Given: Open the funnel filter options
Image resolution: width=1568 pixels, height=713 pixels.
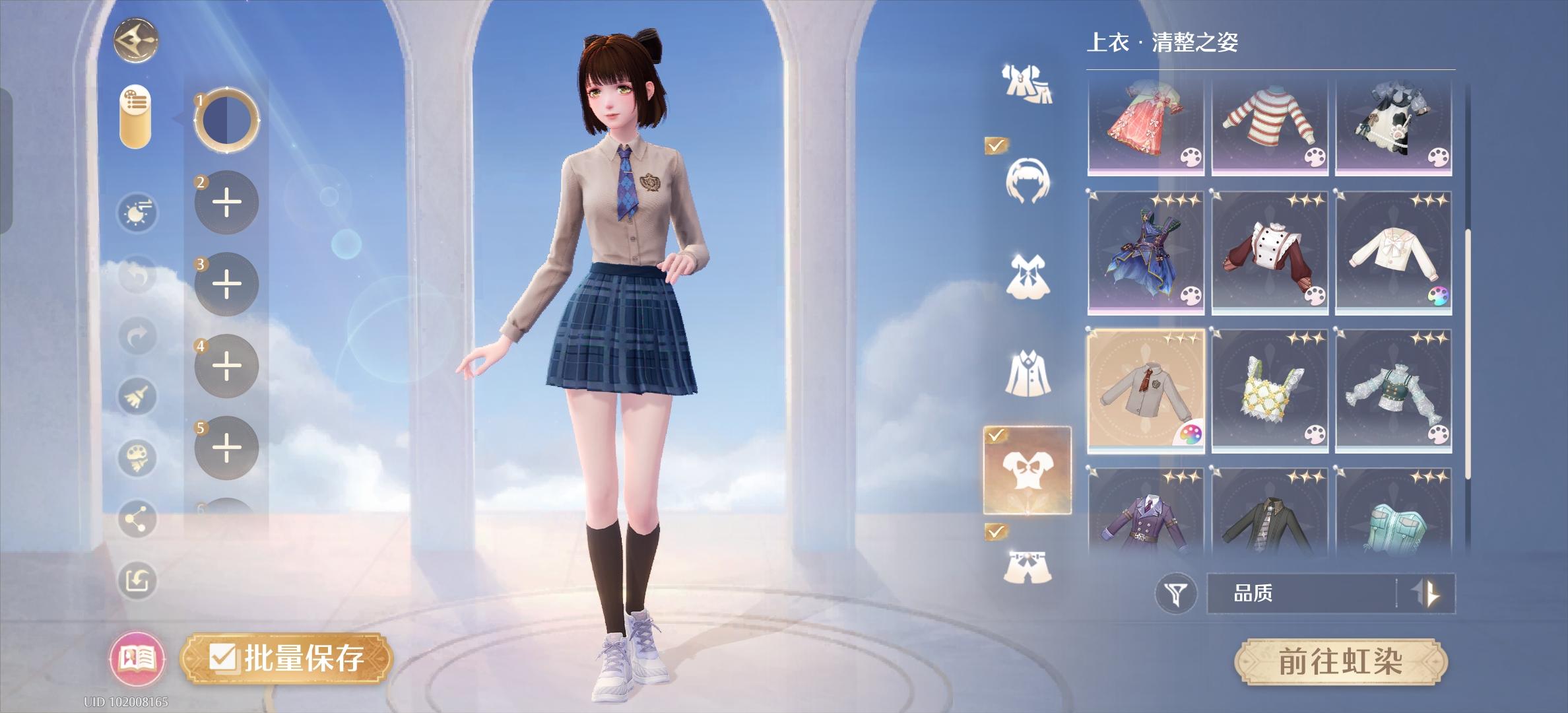Looking at the screenshot, I should (x=1175, y=591).
